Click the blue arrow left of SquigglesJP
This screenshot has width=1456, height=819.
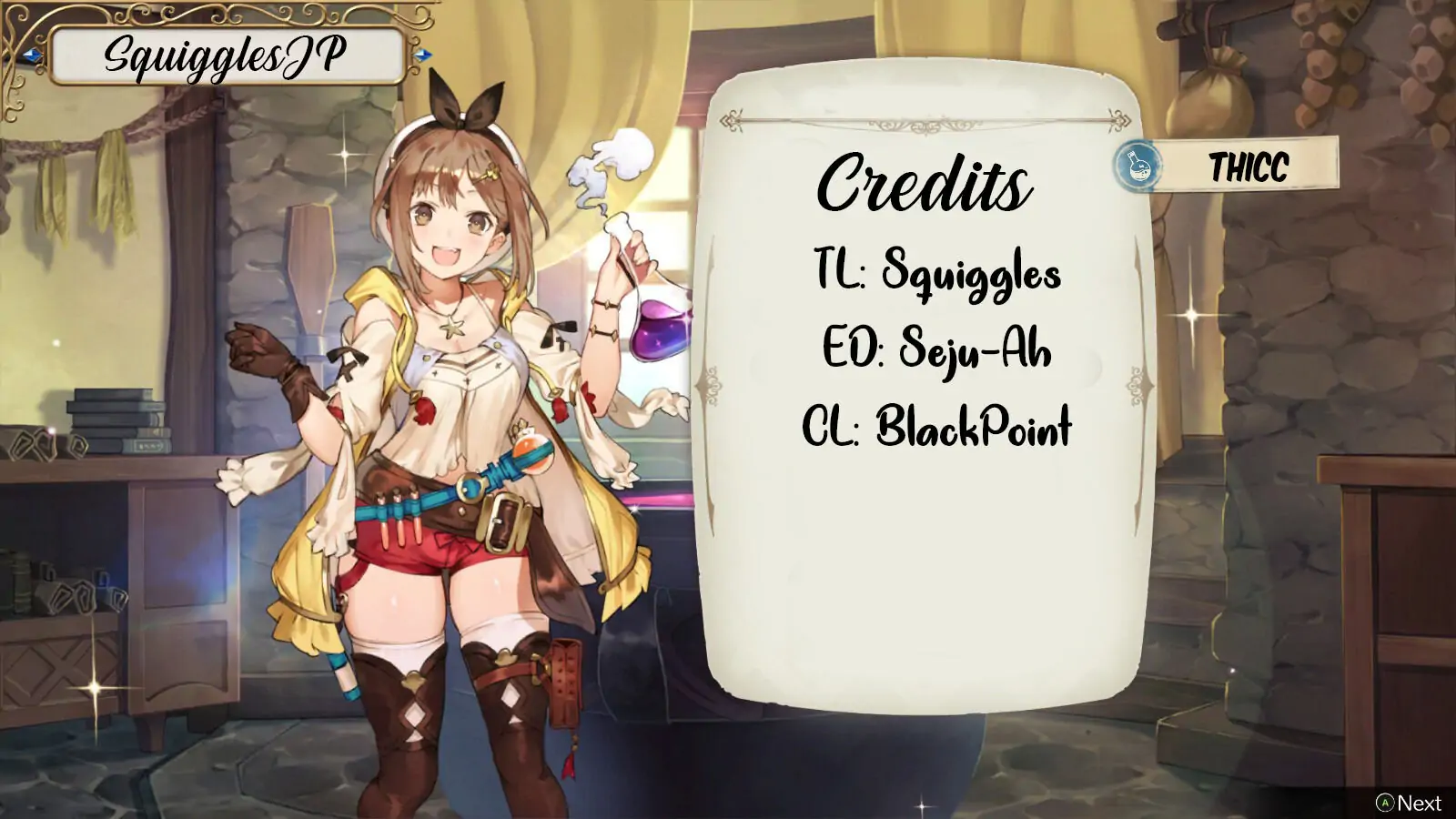[34, 56]
